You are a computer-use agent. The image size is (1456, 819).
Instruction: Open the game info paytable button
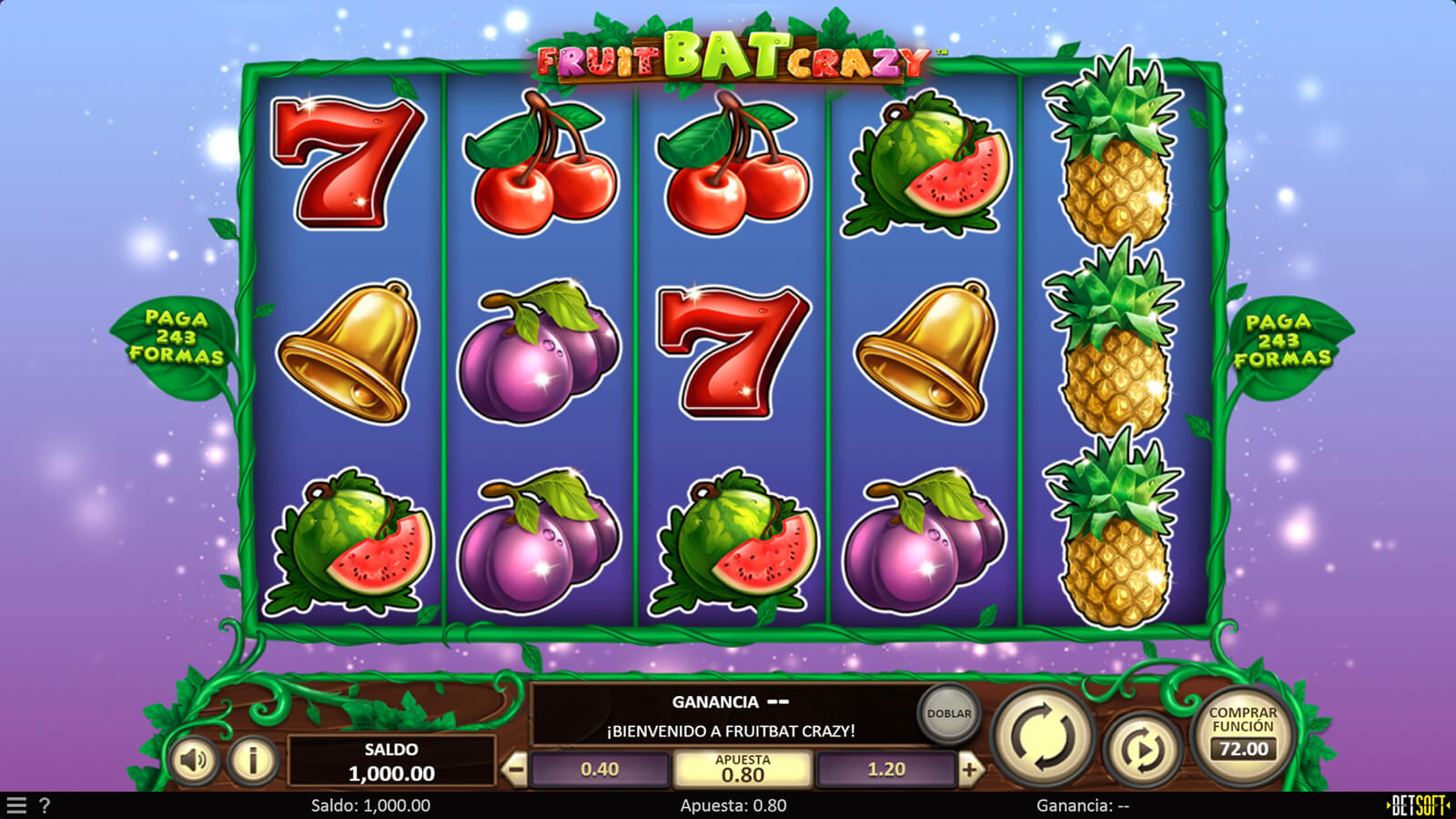pos(252,759)
